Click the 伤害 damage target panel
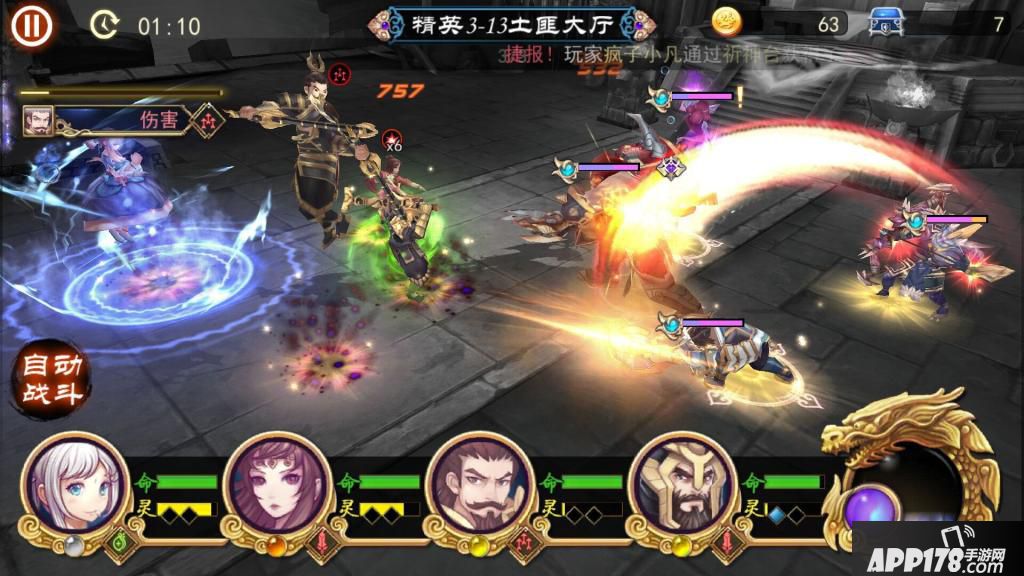Screen dimensions: 1024x576 [x=120, y=120]
